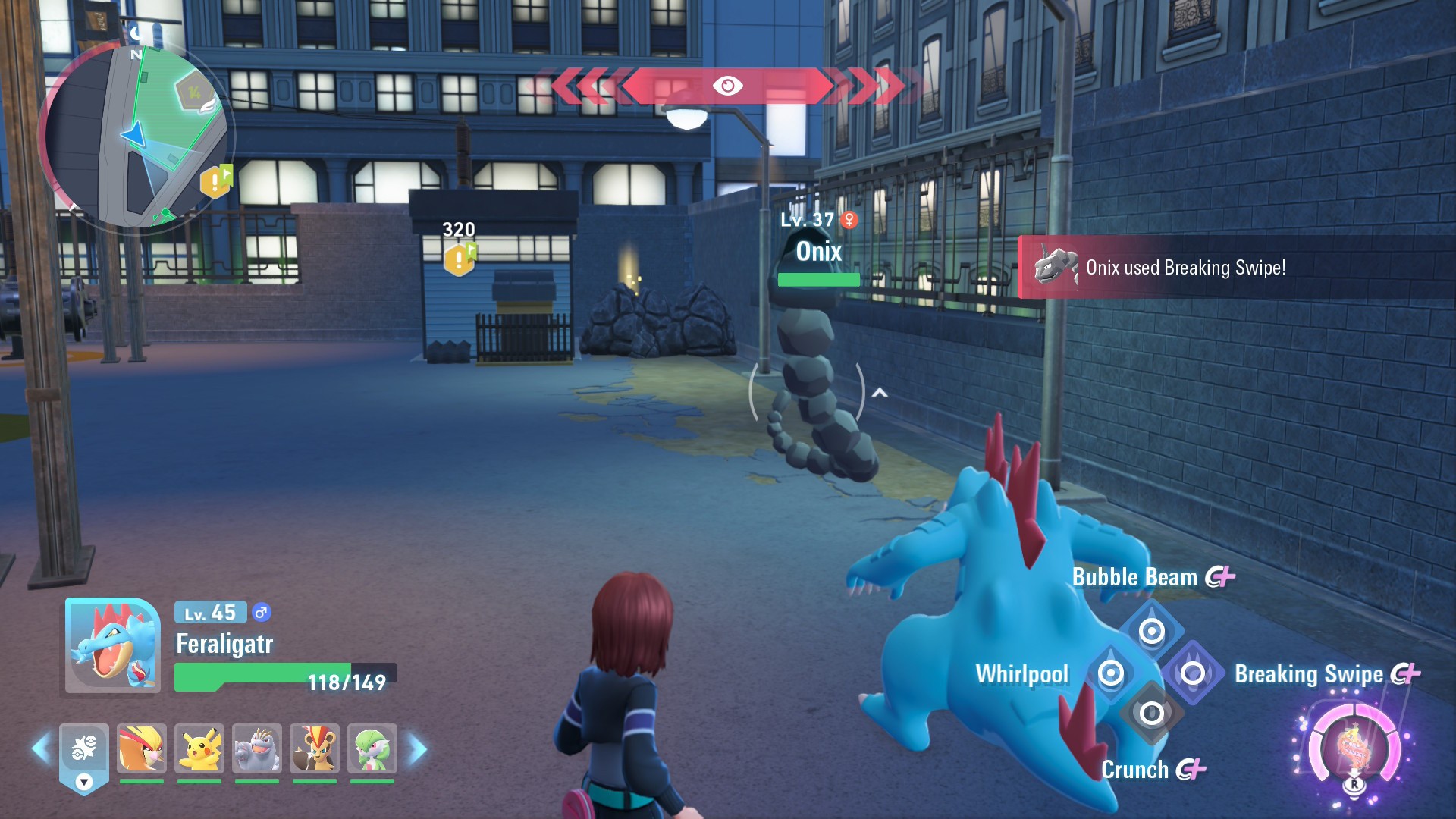Screen dimensions: 1456x819
Task: Click the party bar left arrow
Action: pos(41,749)
